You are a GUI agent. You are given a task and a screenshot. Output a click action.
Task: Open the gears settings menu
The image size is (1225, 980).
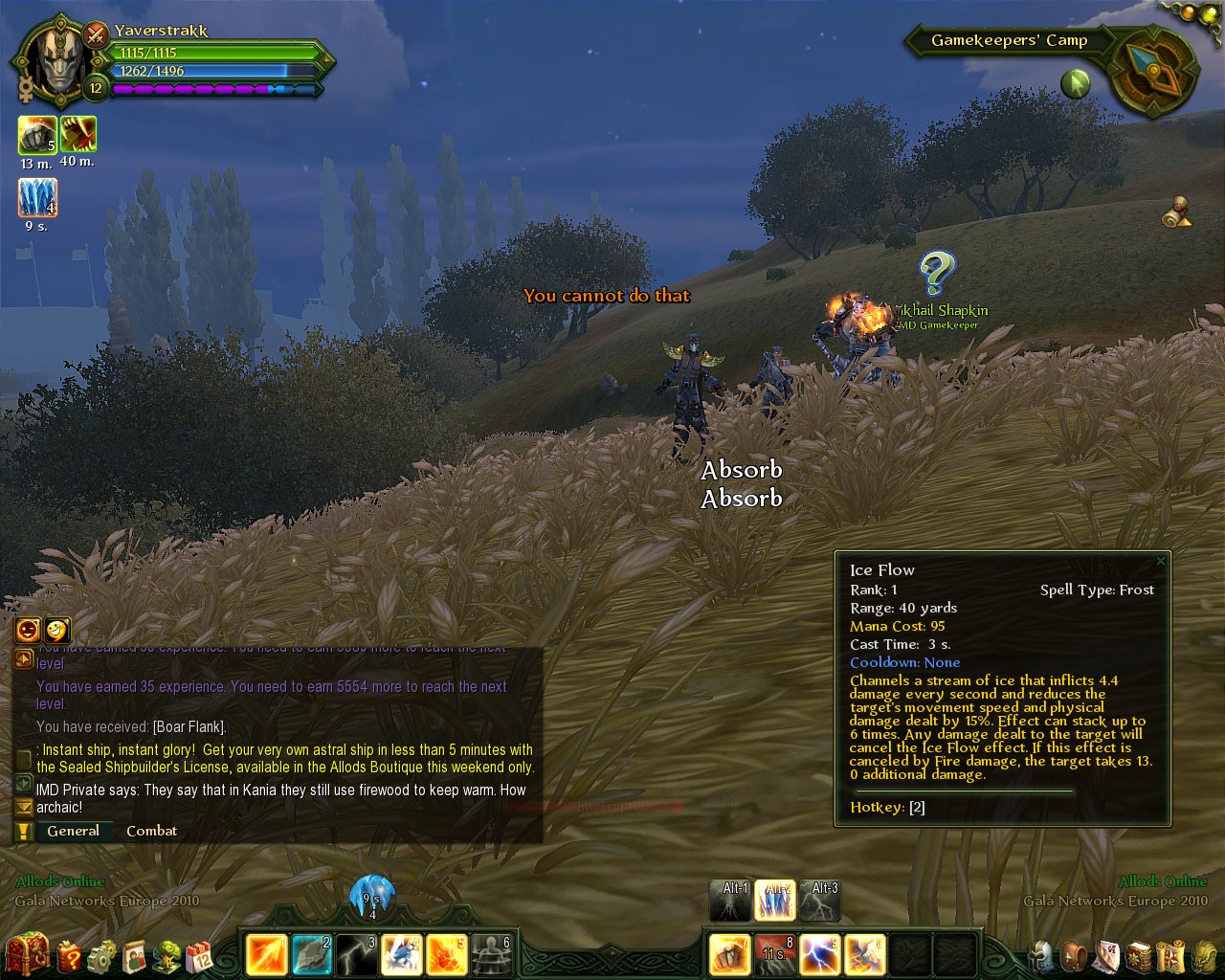(x=101, y=954)
